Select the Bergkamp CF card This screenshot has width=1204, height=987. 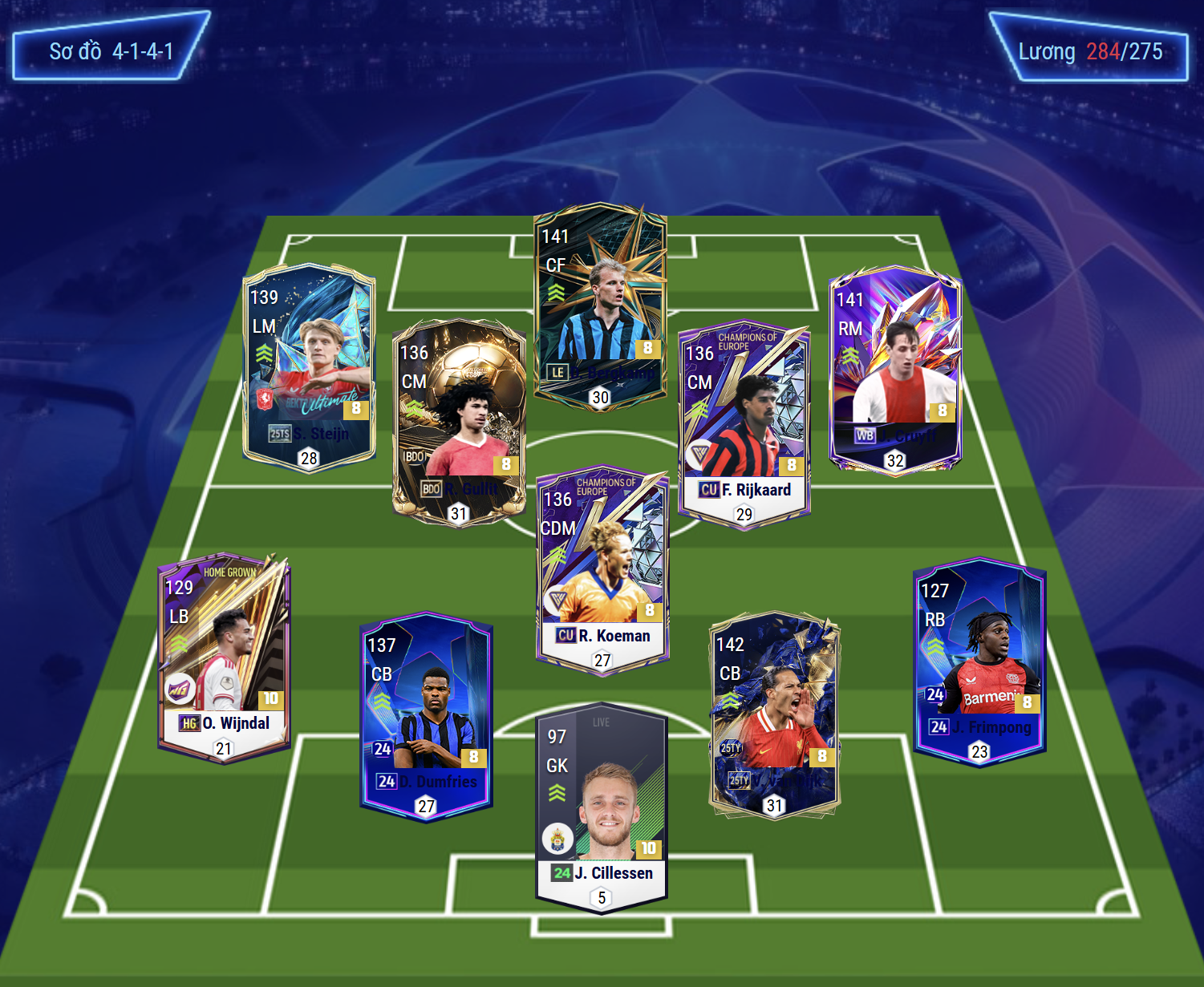[600, 306]
